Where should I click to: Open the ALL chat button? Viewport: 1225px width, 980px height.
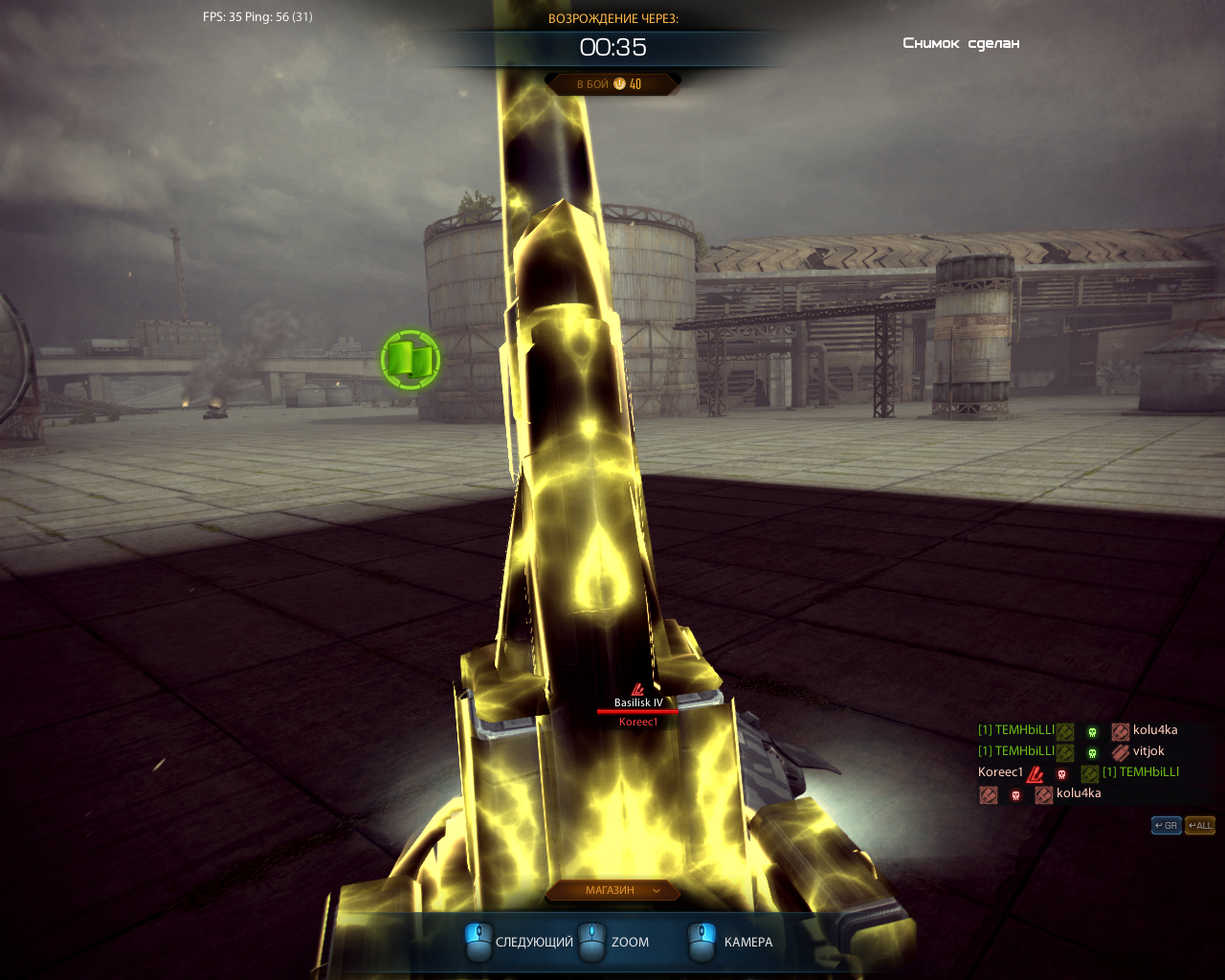[1199, 825]
